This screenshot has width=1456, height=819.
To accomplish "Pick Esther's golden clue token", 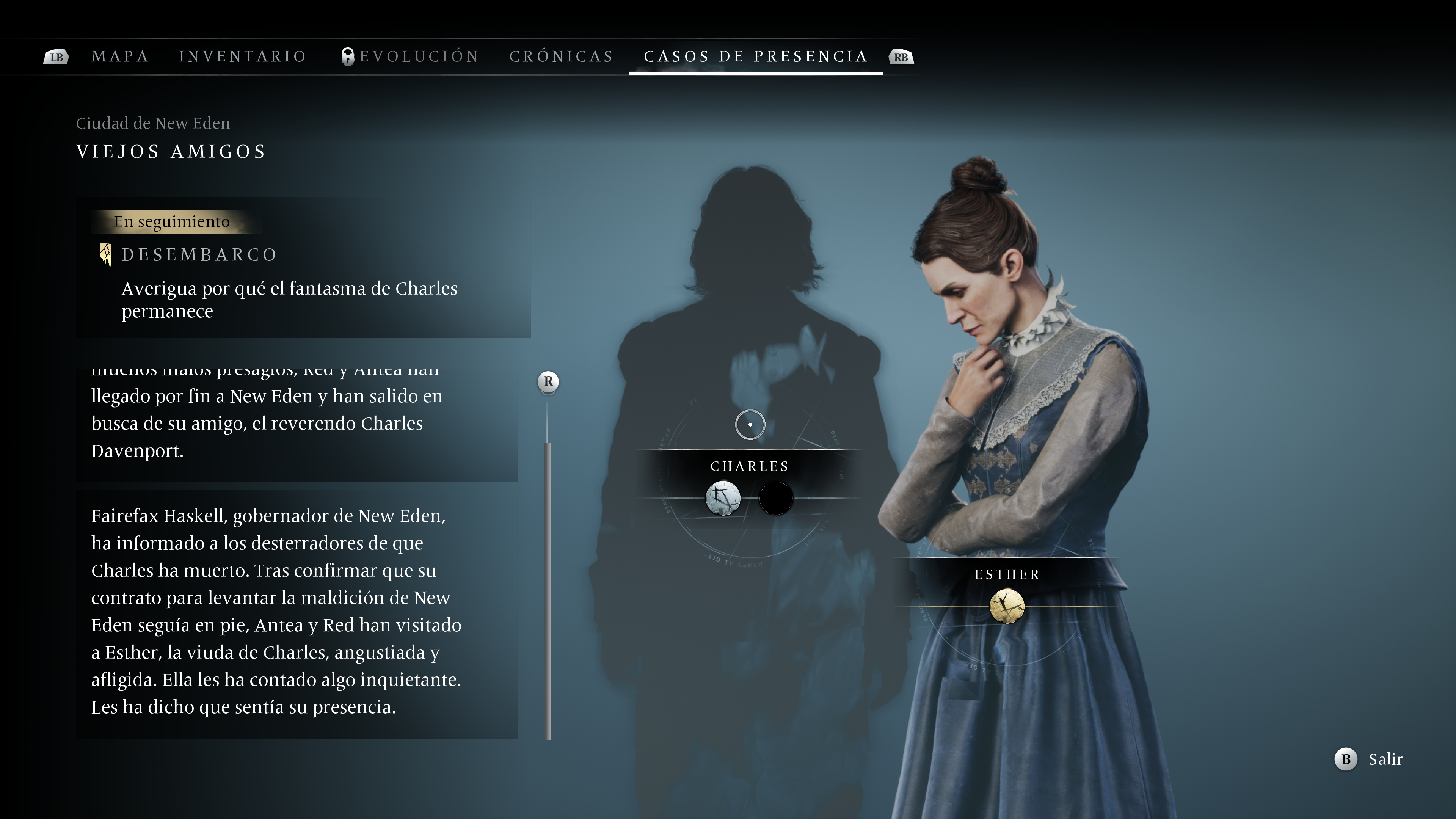I will click(1007, 606).
